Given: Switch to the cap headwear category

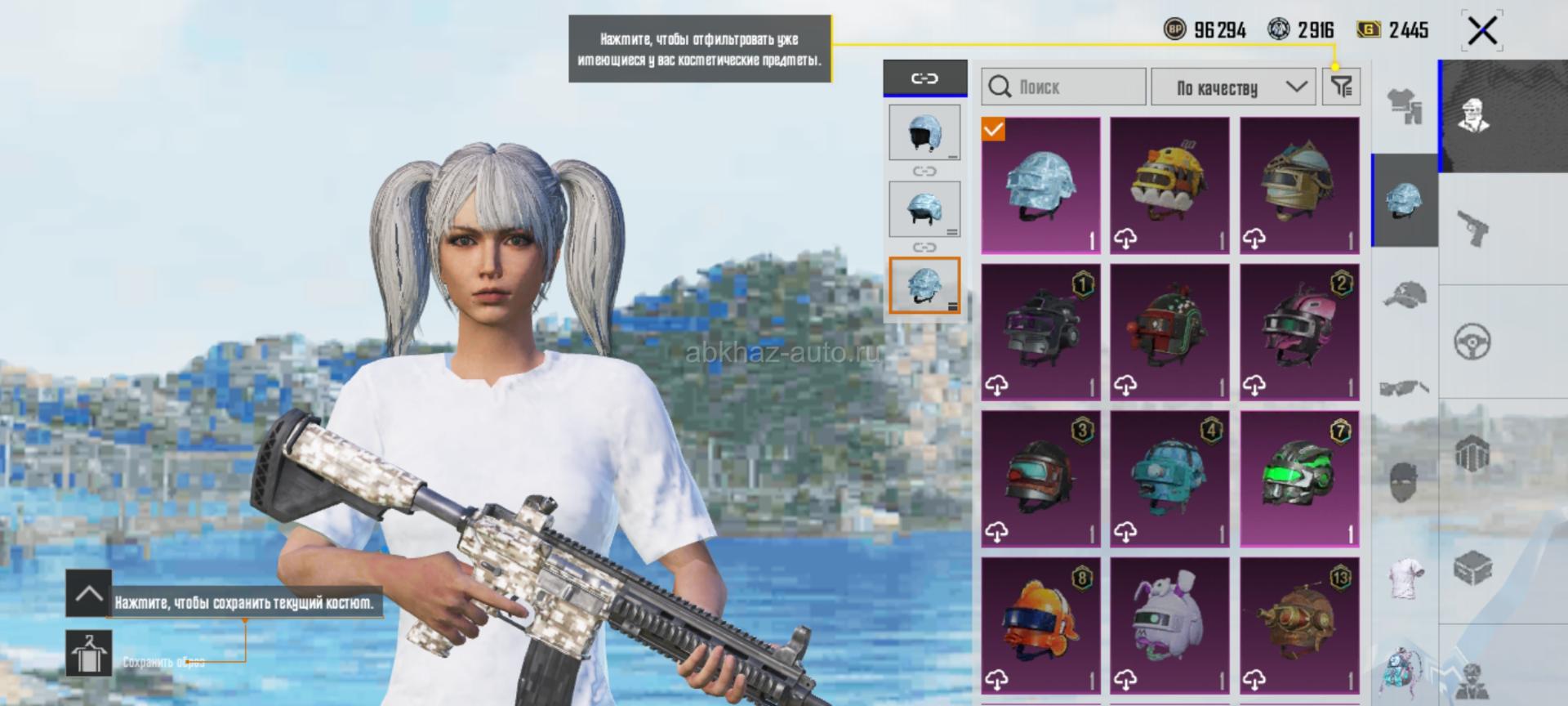Looking at the screenshot, I should coord(1405,294).
